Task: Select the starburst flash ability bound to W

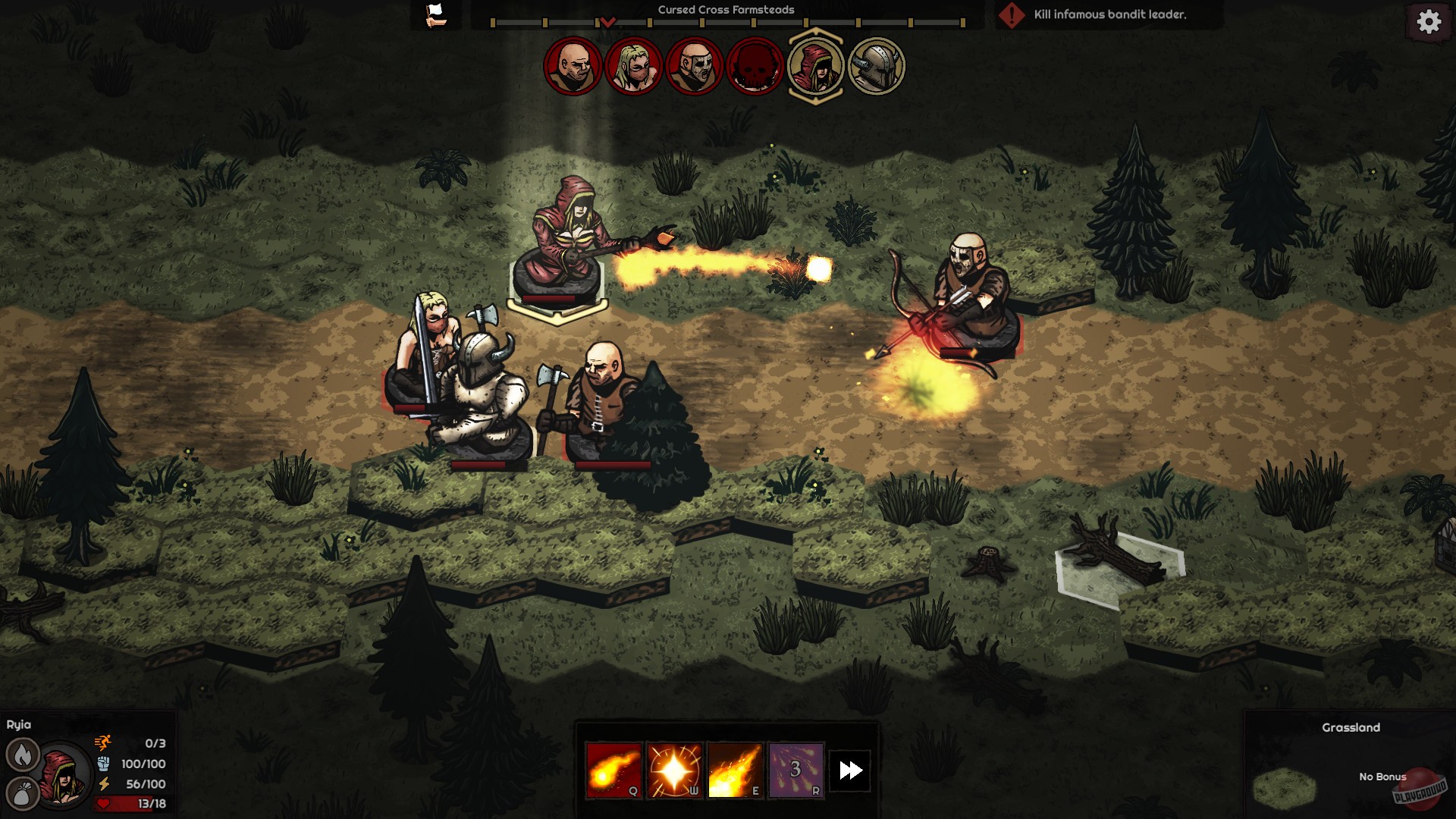Action: pyautogui.click(x=675, y=769)
